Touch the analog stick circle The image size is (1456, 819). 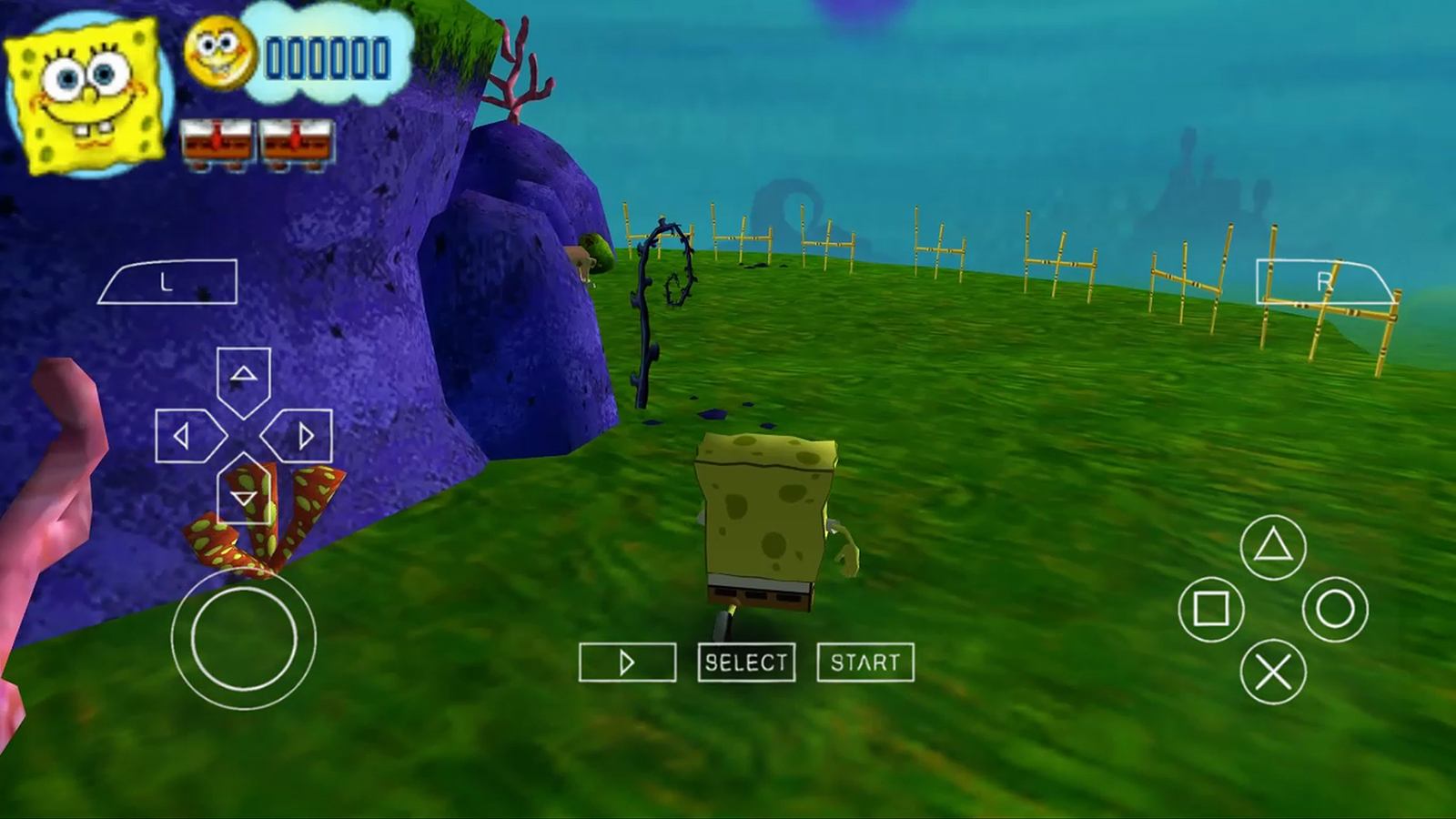244,639
